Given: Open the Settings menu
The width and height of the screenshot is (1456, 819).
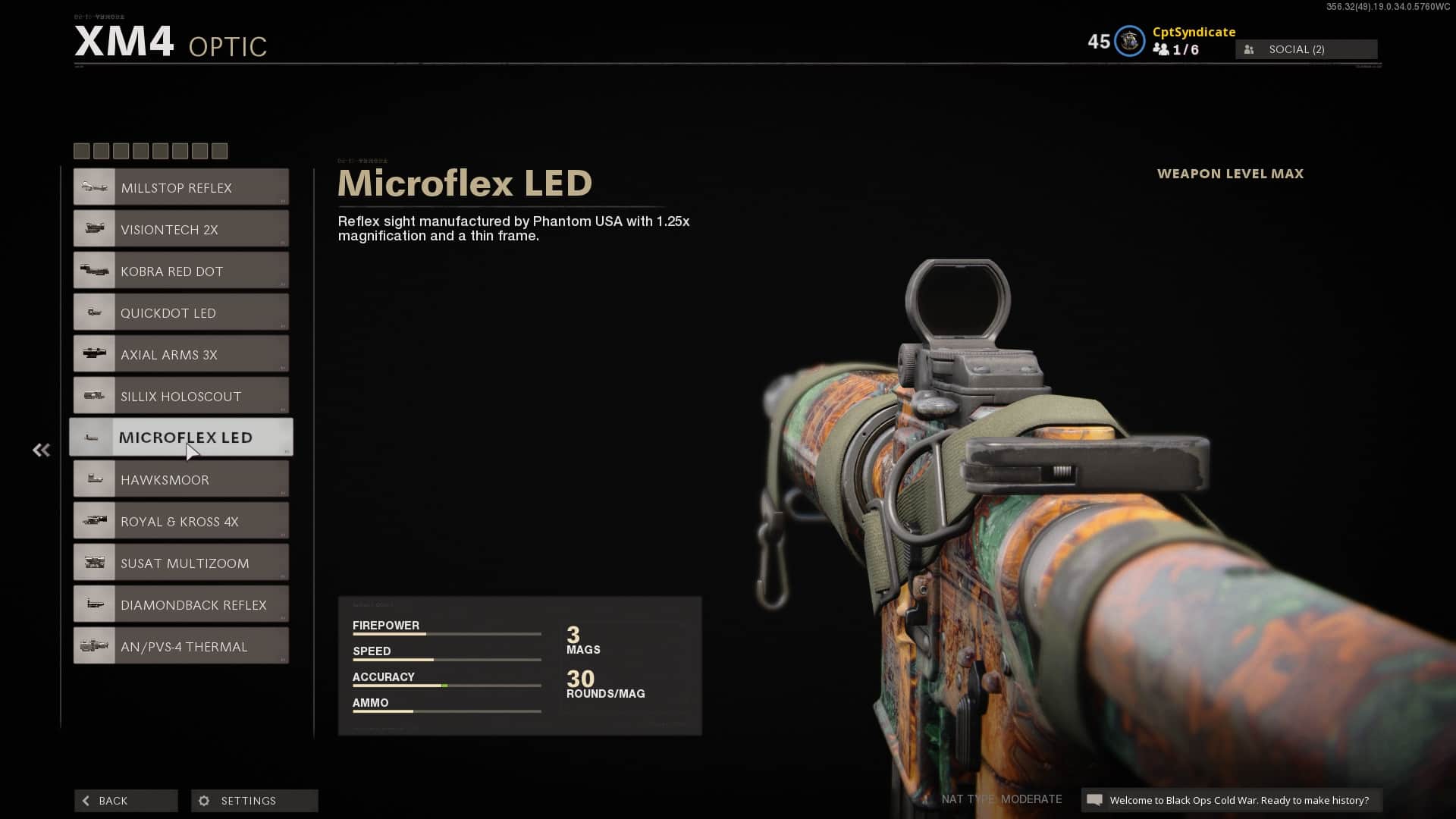Looking at the screenshot, I should click(x=254, y=801).
